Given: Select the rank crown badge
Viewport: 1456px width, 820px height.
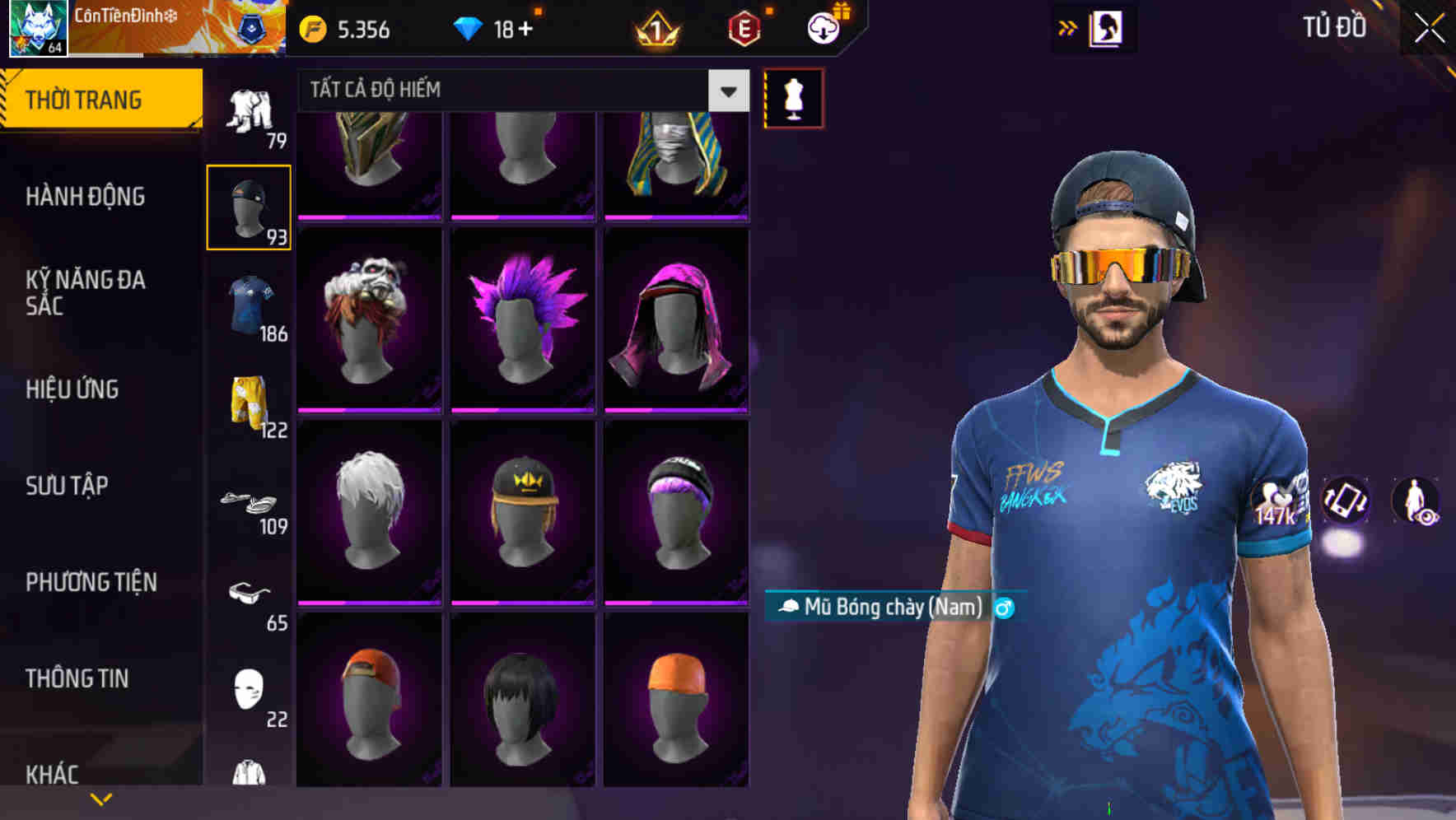Looking at the screenshot, I should point(655,30).
